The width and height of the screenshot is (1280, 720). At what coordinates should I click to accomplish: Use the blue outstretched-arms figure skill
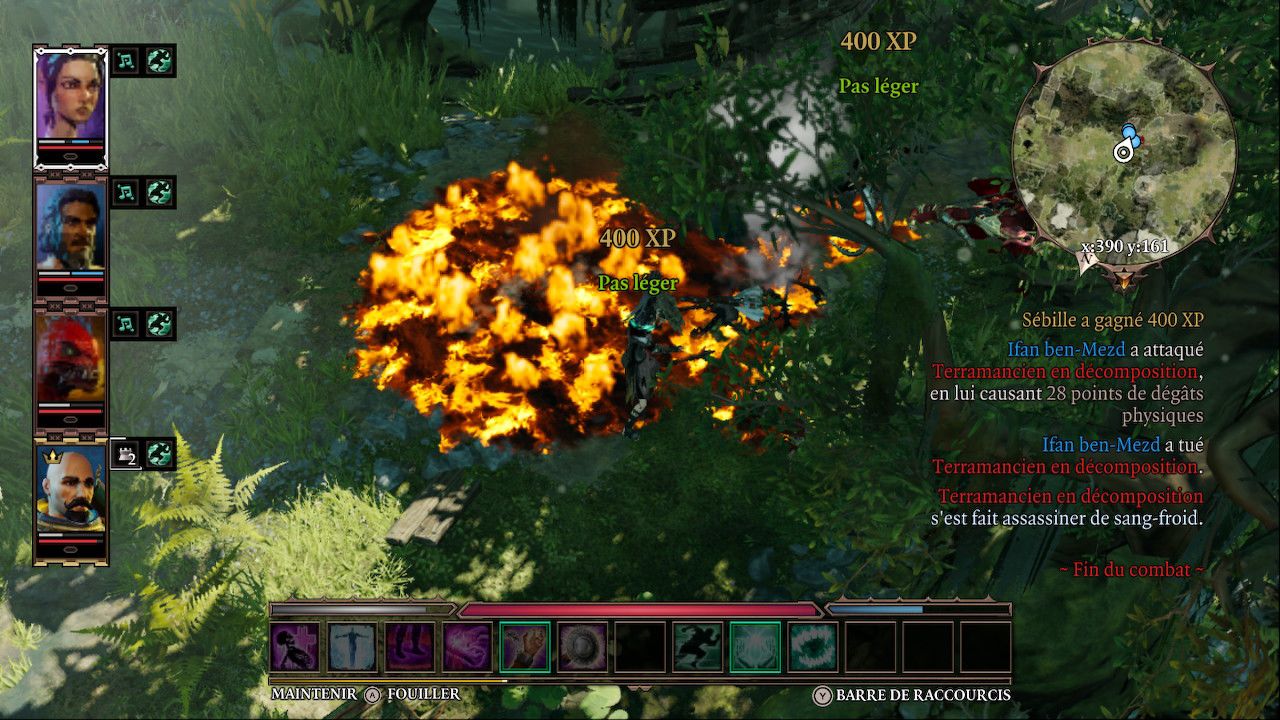pyautogui.click(x=353, y=647)
